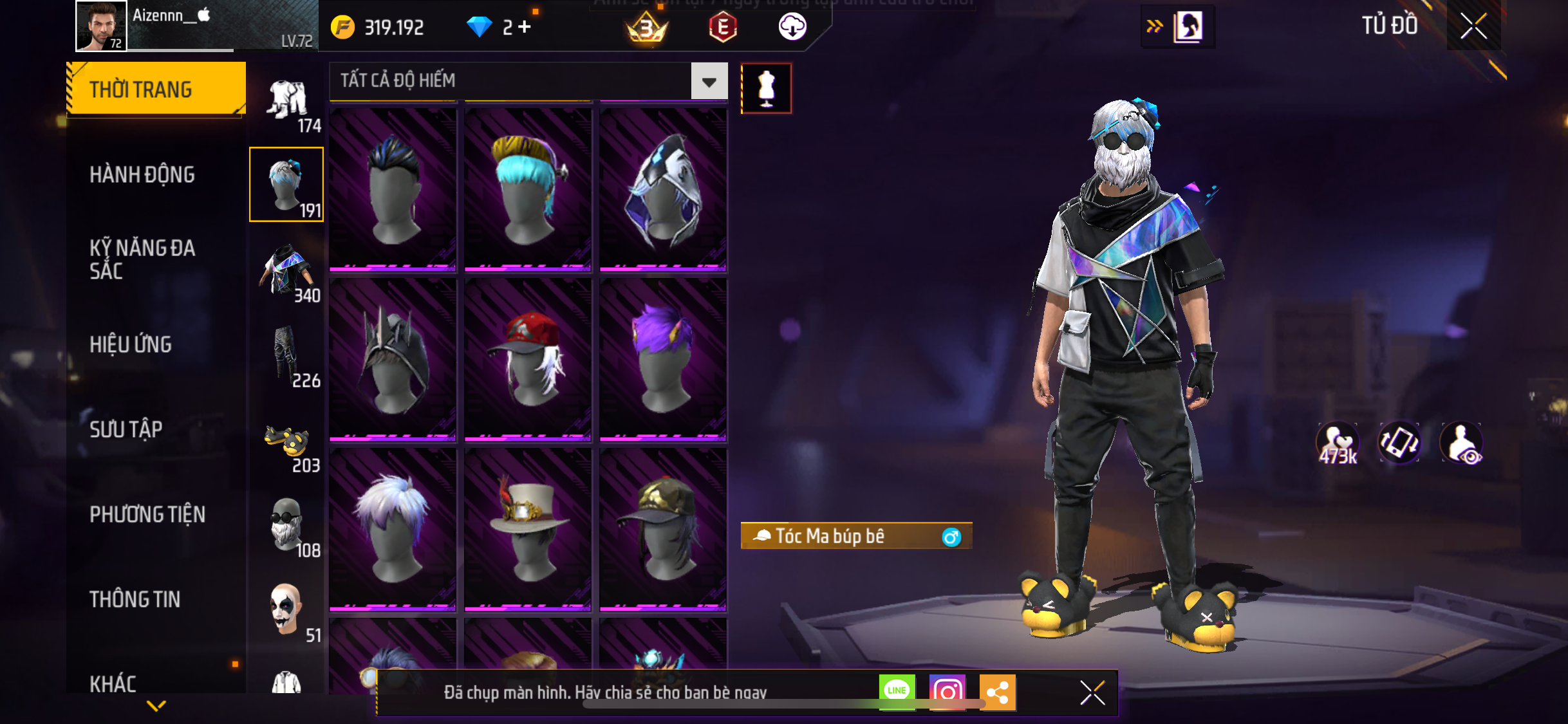This screenshot has height=724, width=1568.
Task: Dismiss the screenshot share notification
Action: click(1092, 692)
